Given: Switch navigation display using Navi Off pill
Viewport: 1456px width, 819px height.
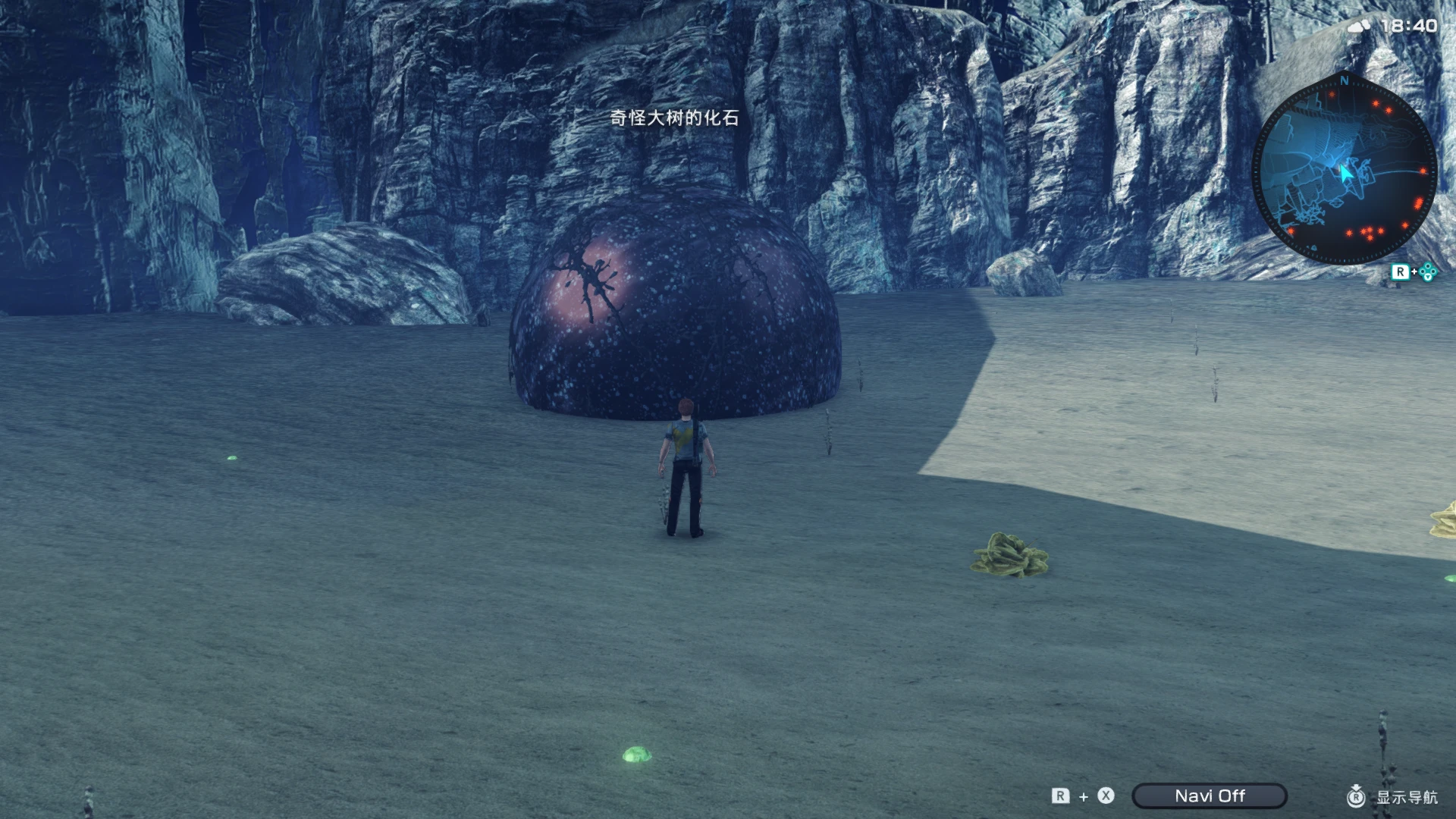Looking at the screenshot, I should coord(1210,795).
